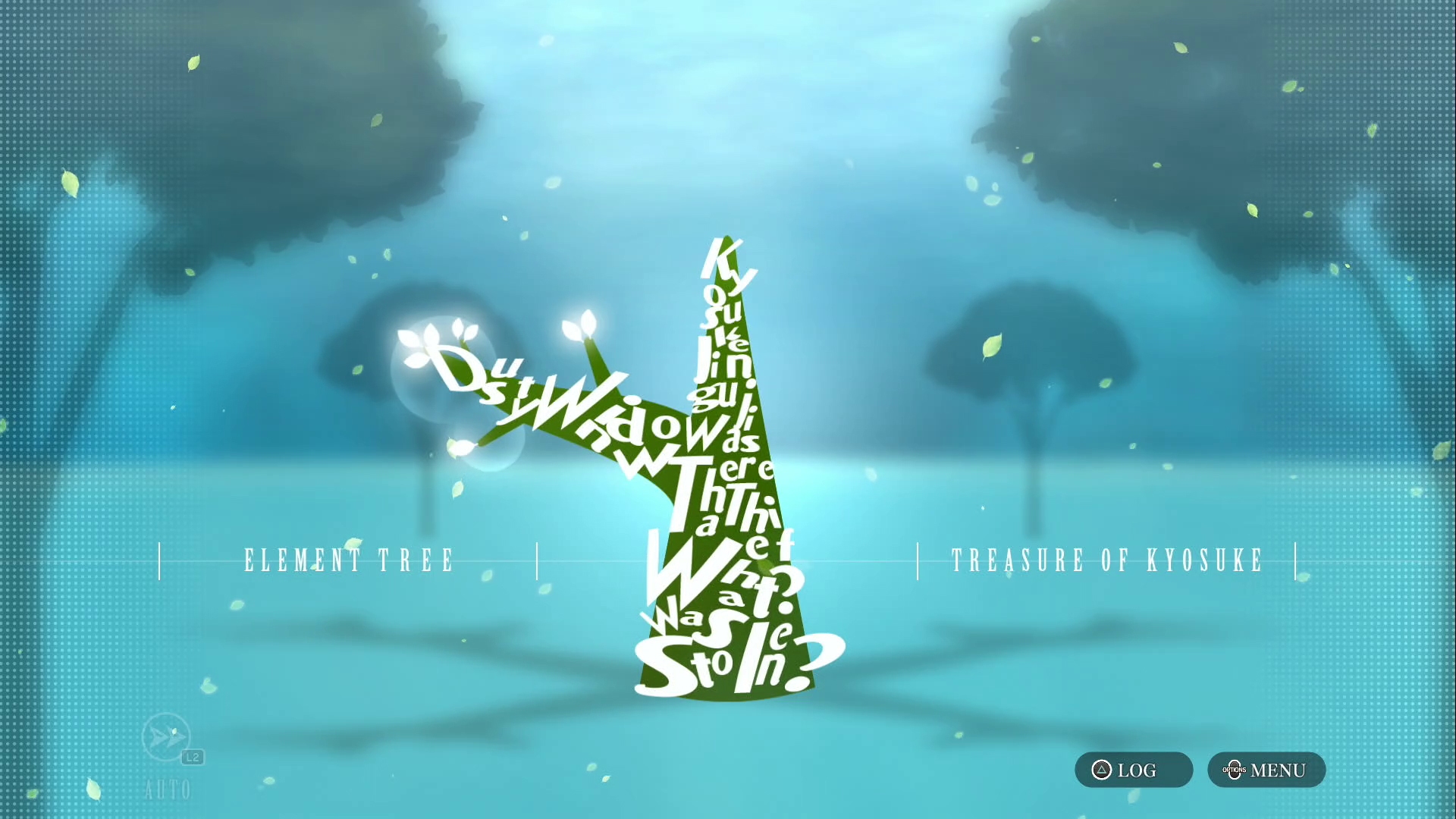Select the ELEMENT TREE menu label
The width and height of the screenshot is (1456, 819).
pos(349,560)
